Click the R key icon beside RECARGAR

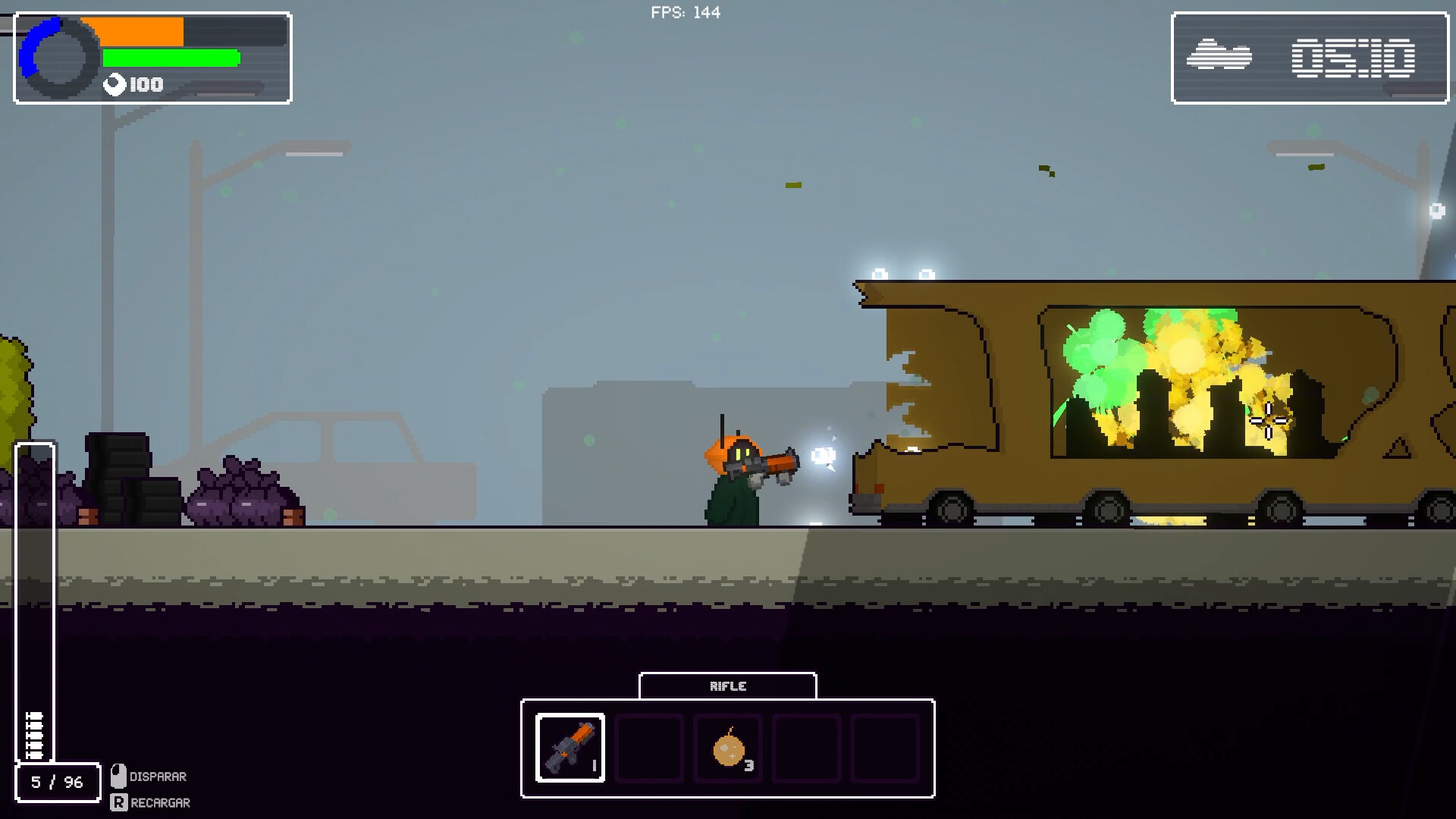(118, 802)
